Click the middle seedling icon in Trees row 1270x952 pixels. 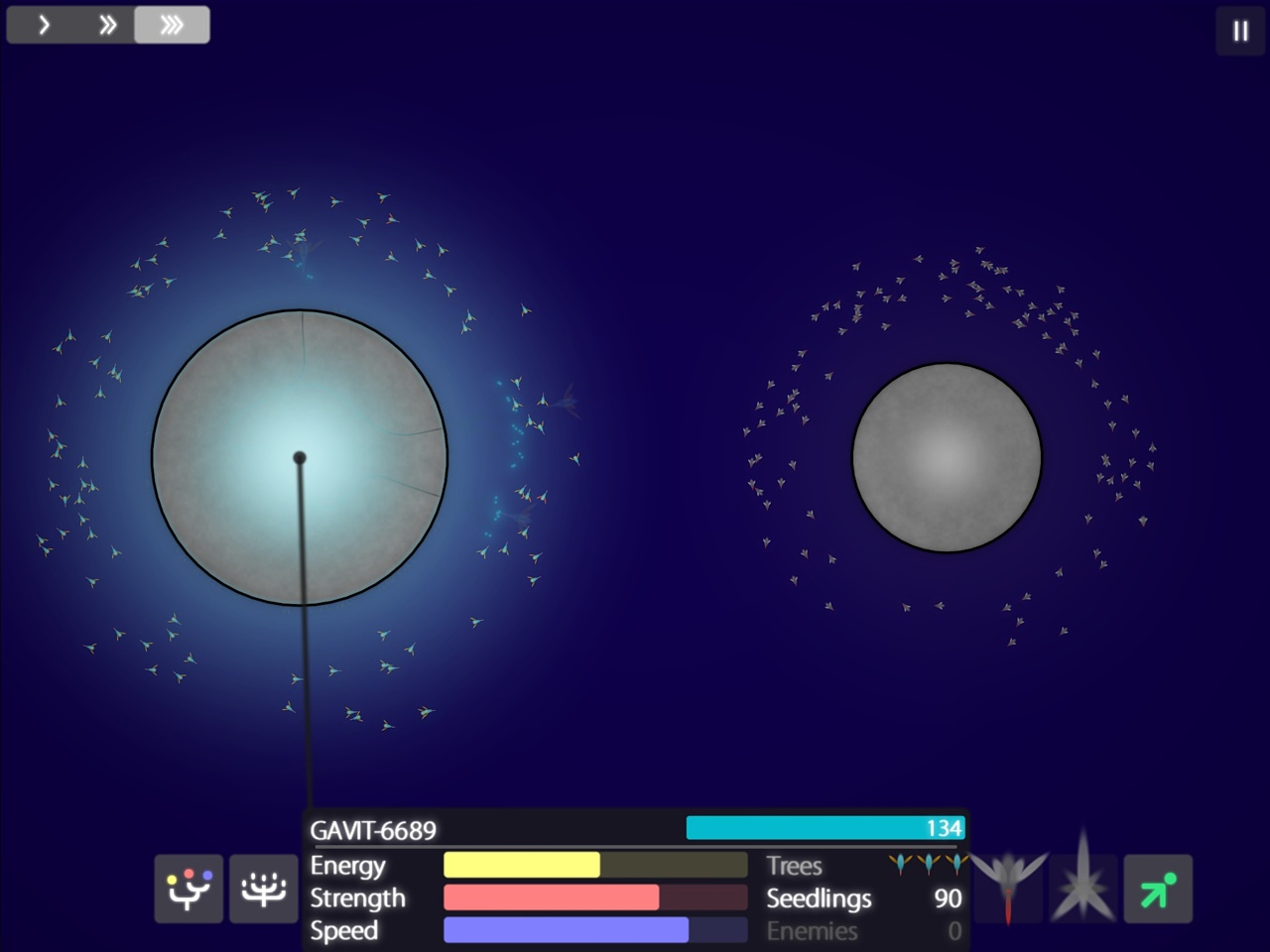coord(929,865)
